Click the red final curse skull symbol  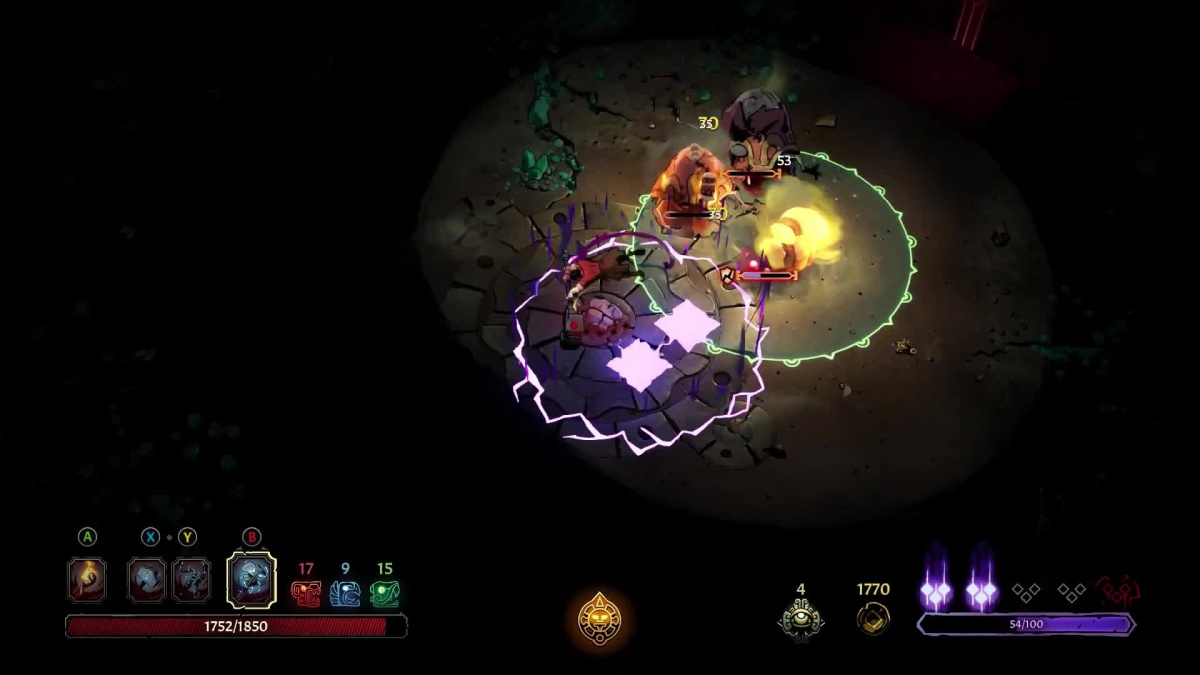tap(1119, 591)
